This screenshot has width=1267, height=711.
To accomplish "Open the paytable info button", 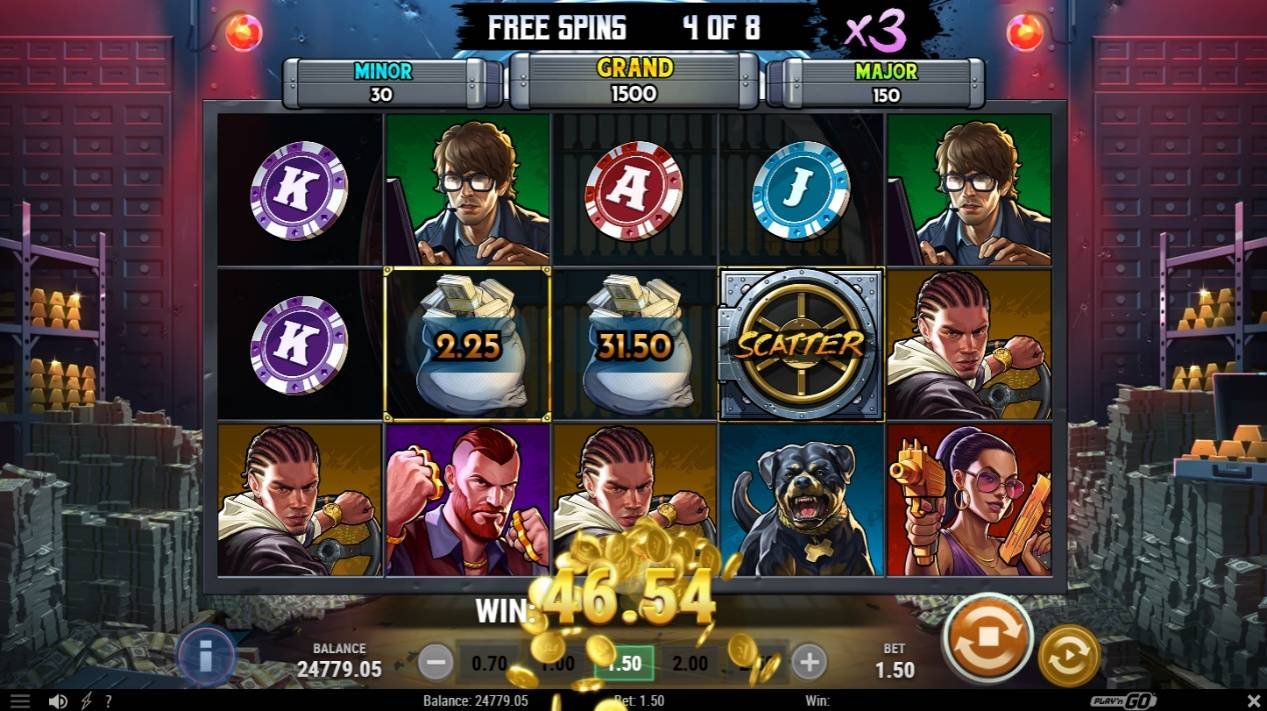I will coord(206,656).
